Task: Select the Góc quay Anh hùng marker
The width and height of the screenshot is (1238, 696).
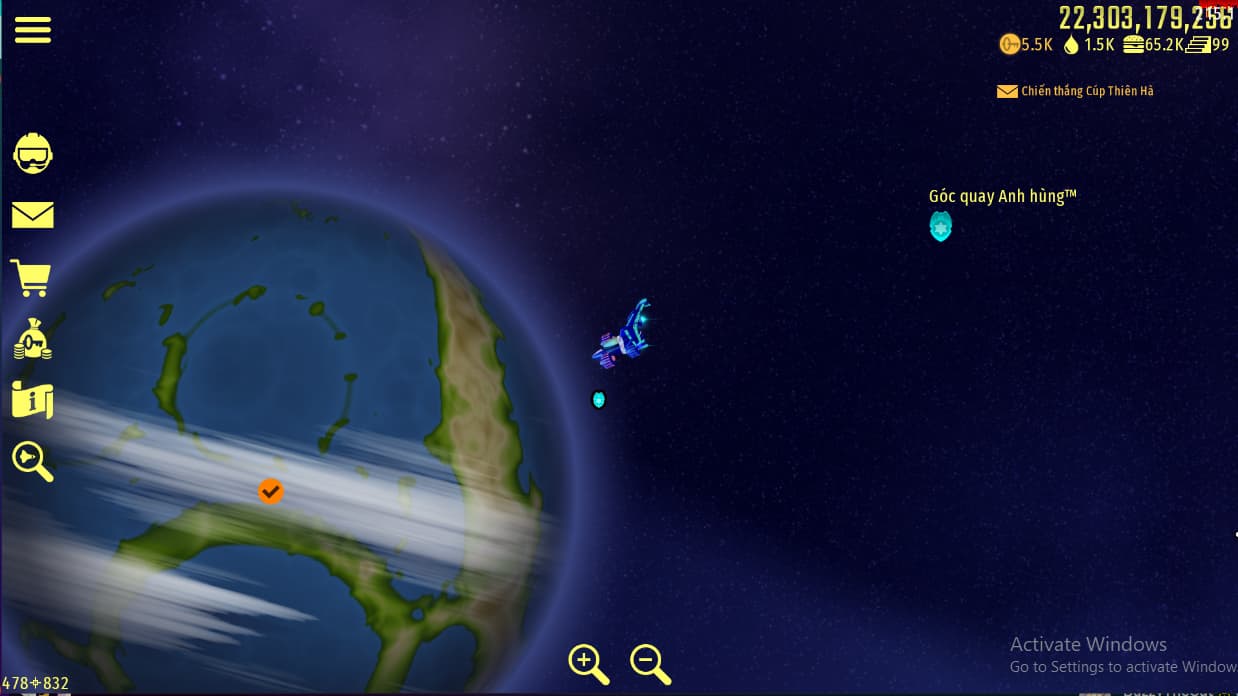Action: point(940,226)
